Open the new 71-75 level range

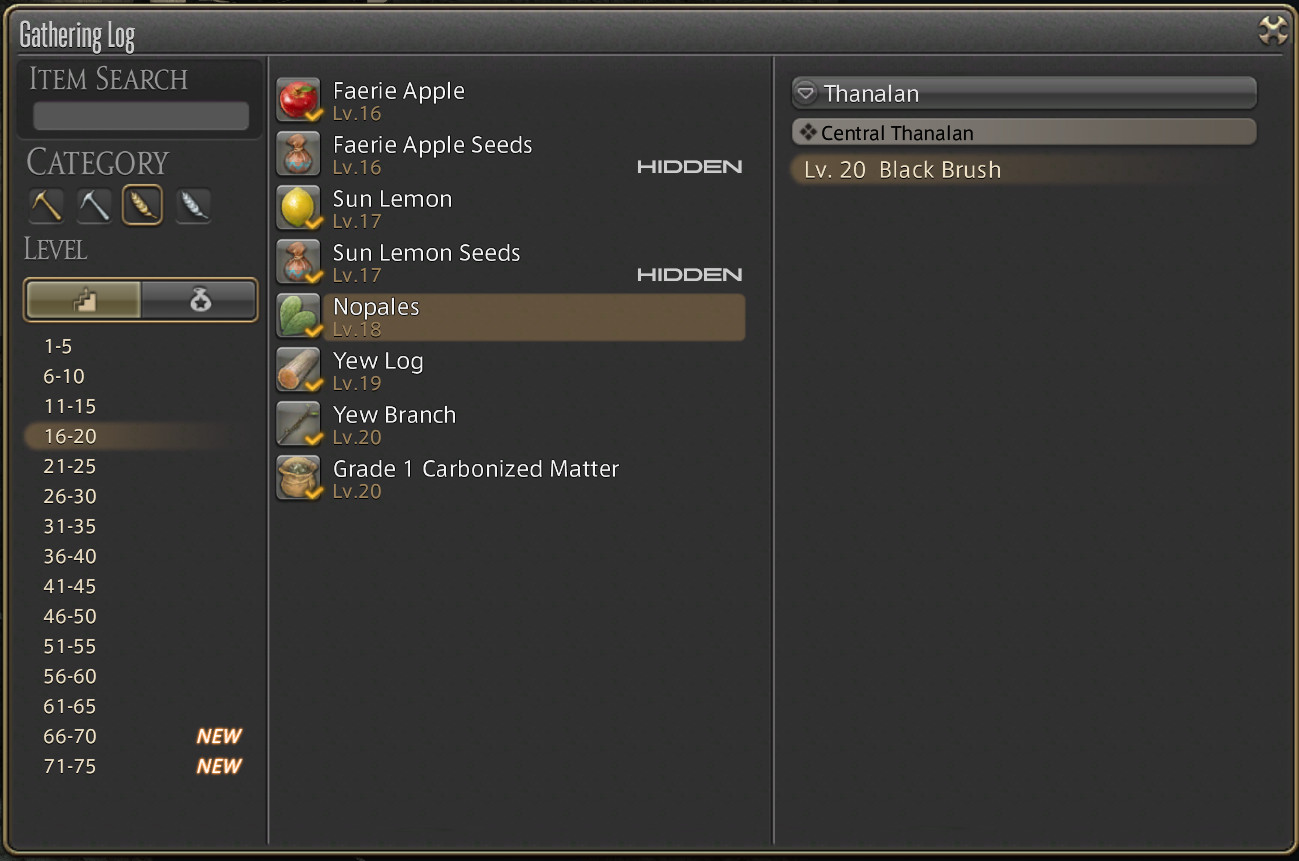click(70, 766)
